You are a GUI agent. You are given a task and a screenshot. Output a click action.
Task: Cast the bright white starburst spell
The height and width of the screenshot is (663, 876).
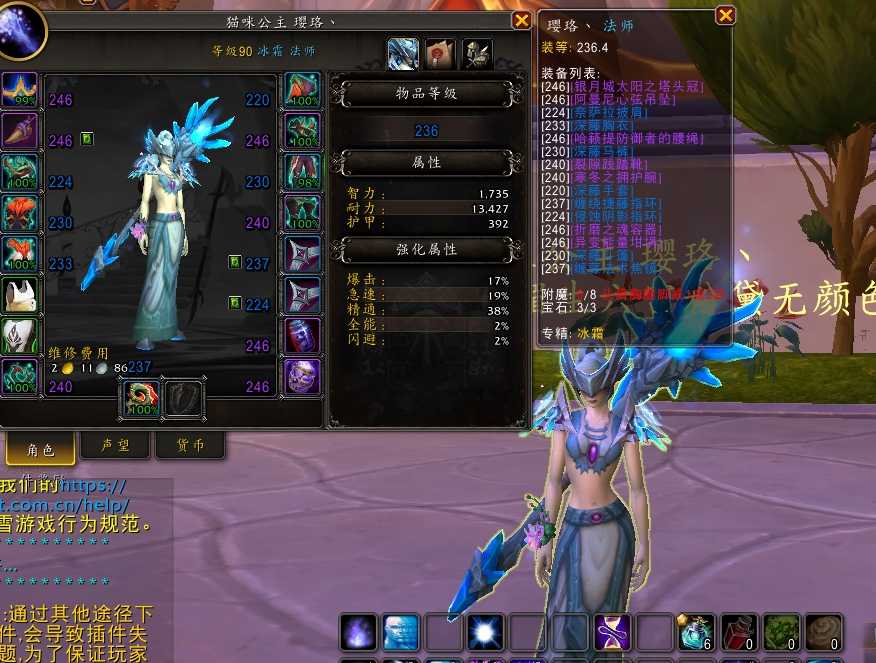(x=487, y=632)
